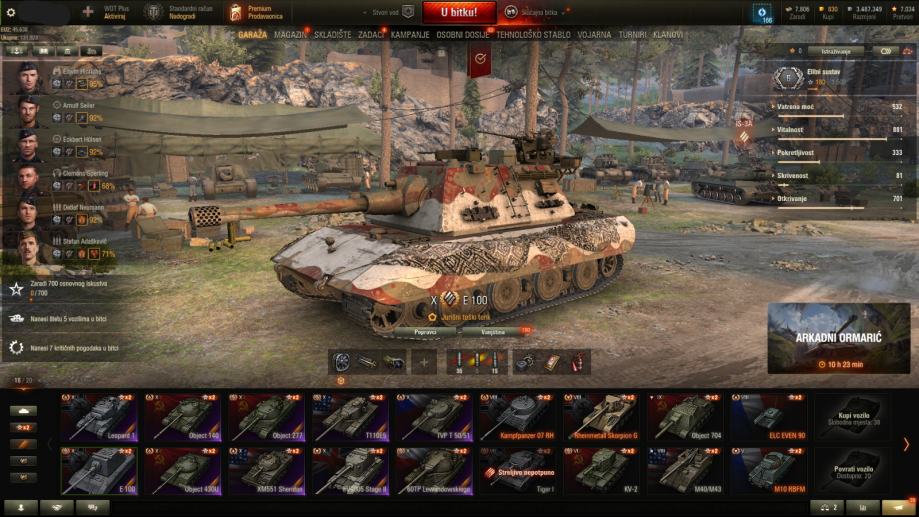Open the Arkadni Ormarić event banner
The width and height of the screenshot is (919, 517).
[x=838, y=338]
